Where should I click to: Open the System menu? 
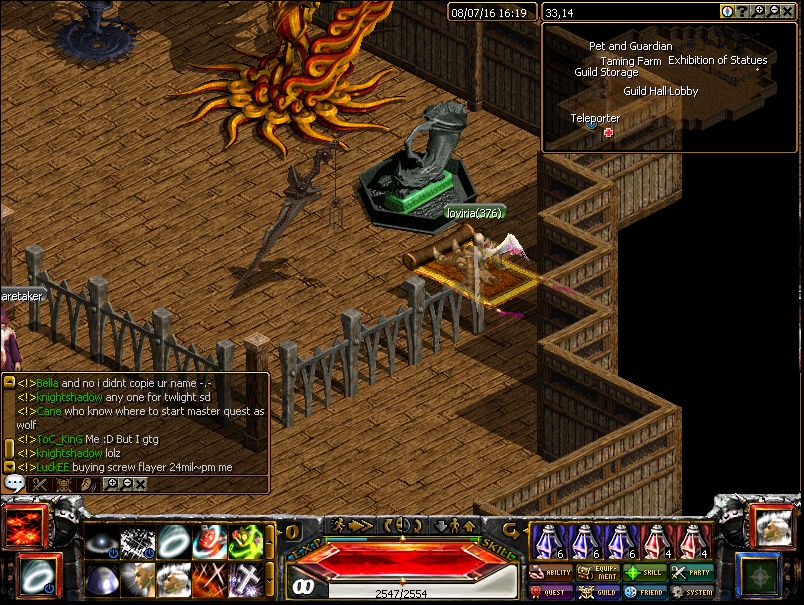tap(692, 592)
